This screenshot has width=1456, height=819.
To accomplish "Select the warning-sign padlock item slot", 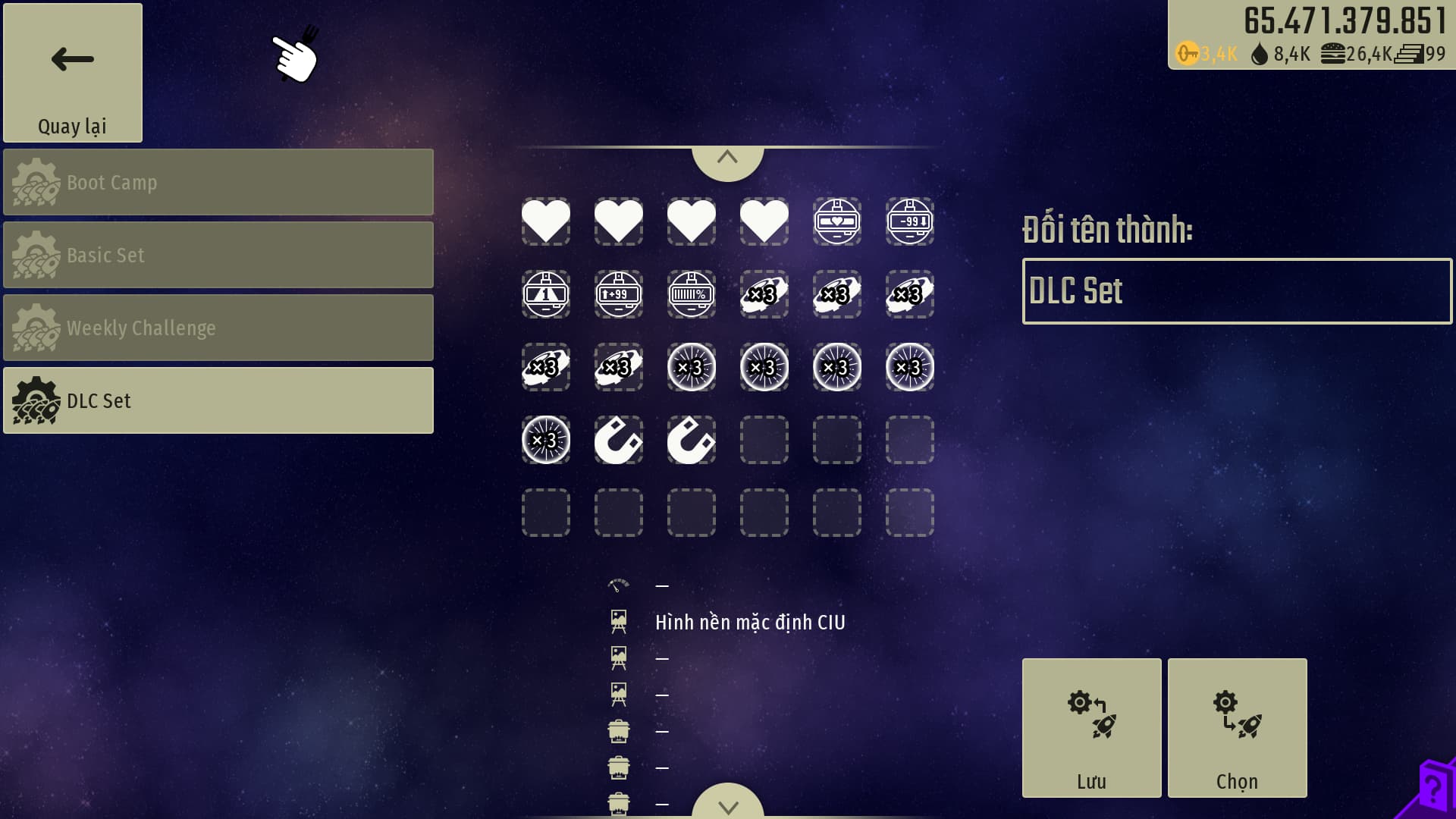I will 545,294.
